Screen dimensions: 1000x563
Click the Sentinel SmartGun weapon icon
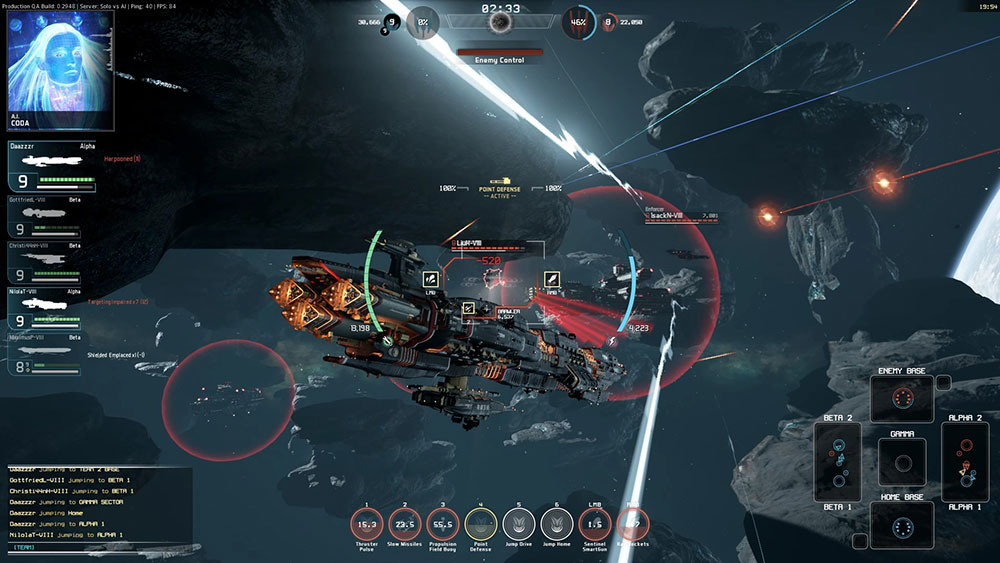(595, 524)
